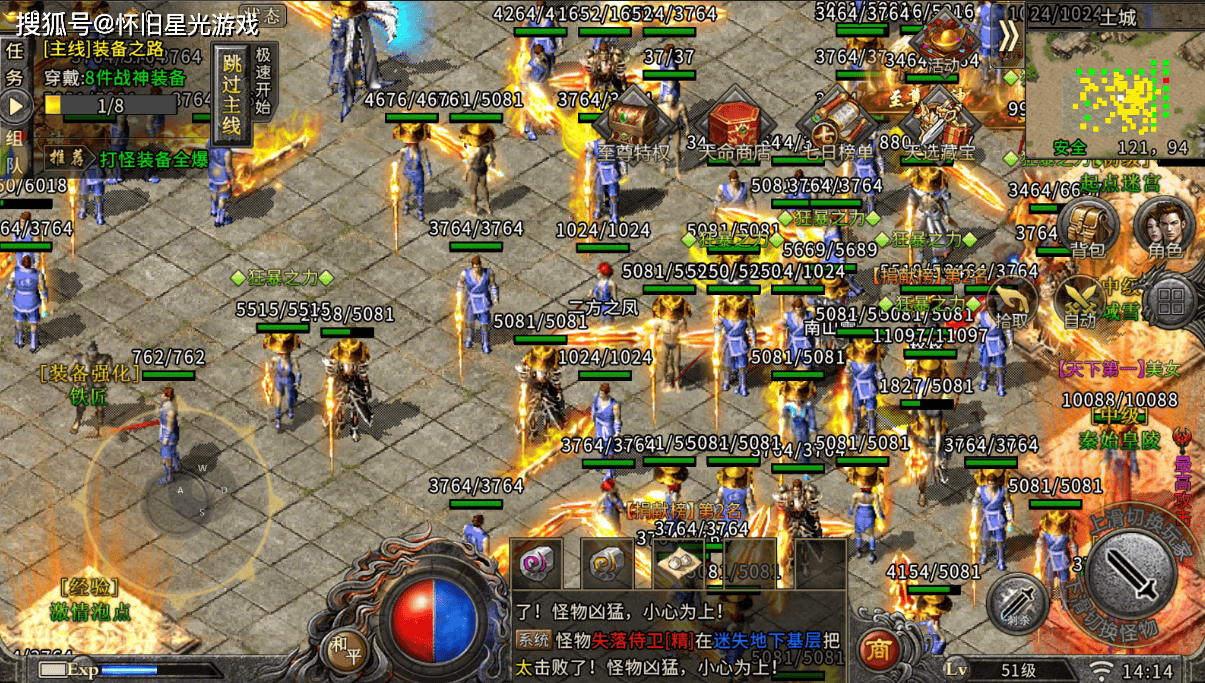1205x683 pixels.
Task: Click the 跳过主线 skip main quest button
Action: point(230,95)
